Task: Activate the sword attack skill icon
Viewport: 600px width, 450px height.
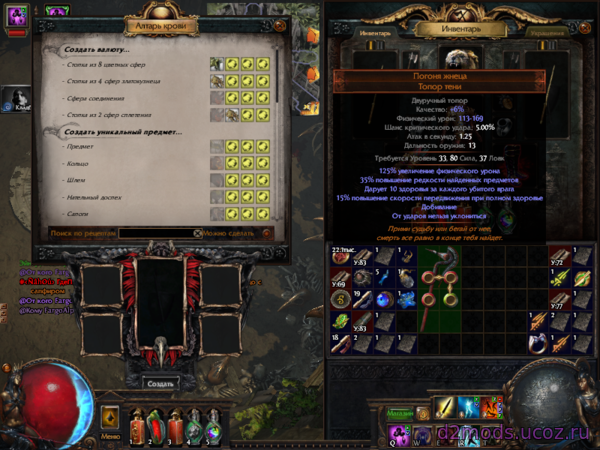Action: [x=443, y=408]
